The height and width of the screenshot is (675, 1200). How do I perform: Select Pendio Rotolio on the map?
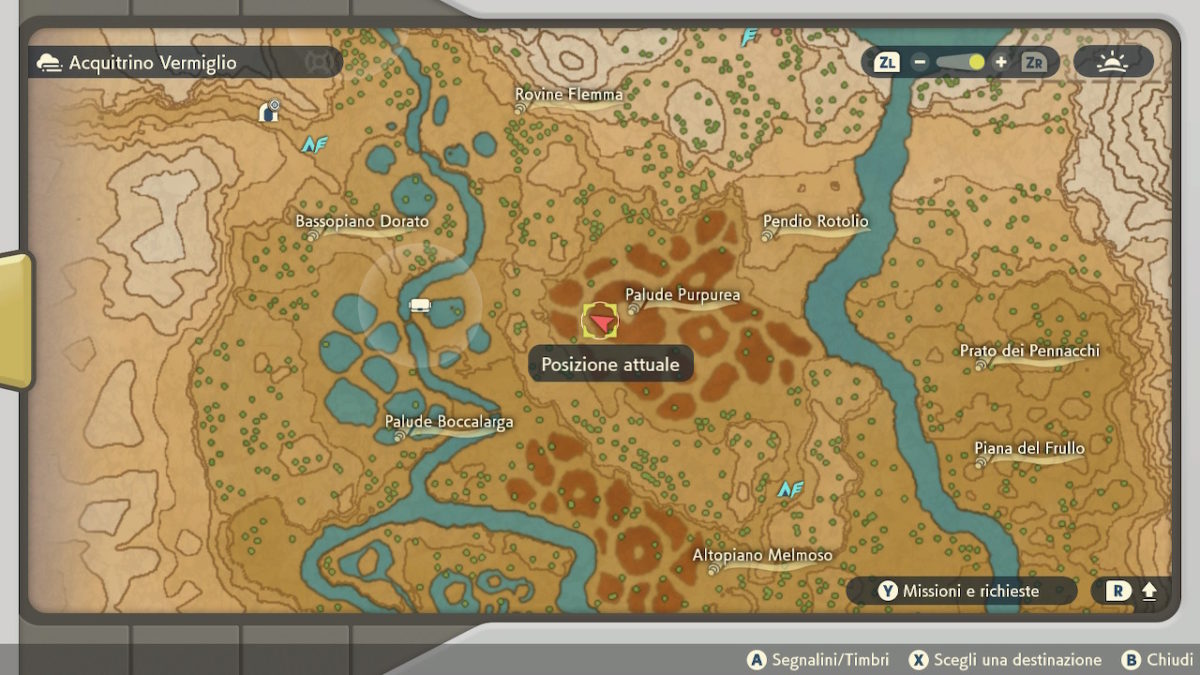tap(815, 221)
